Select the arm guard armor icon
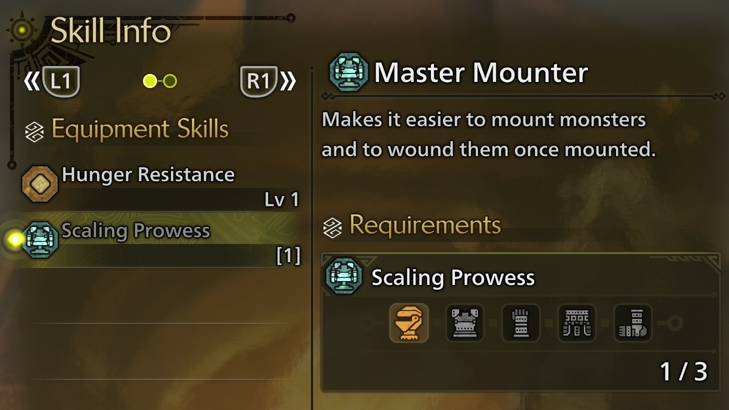 (521, 323)
